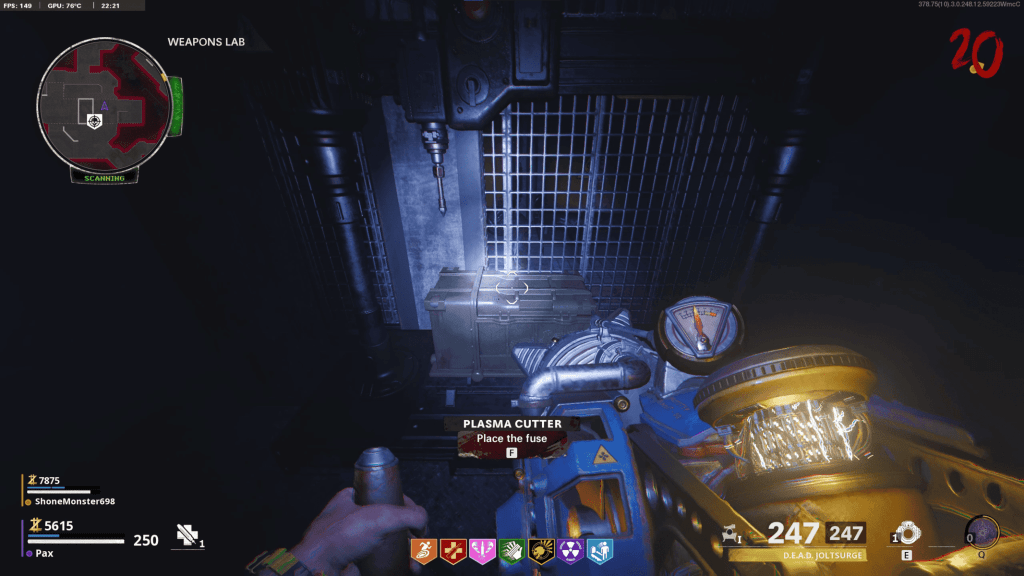Activate the purple circular field upgrade icon
1024x576 pixels.
point(982,531)
